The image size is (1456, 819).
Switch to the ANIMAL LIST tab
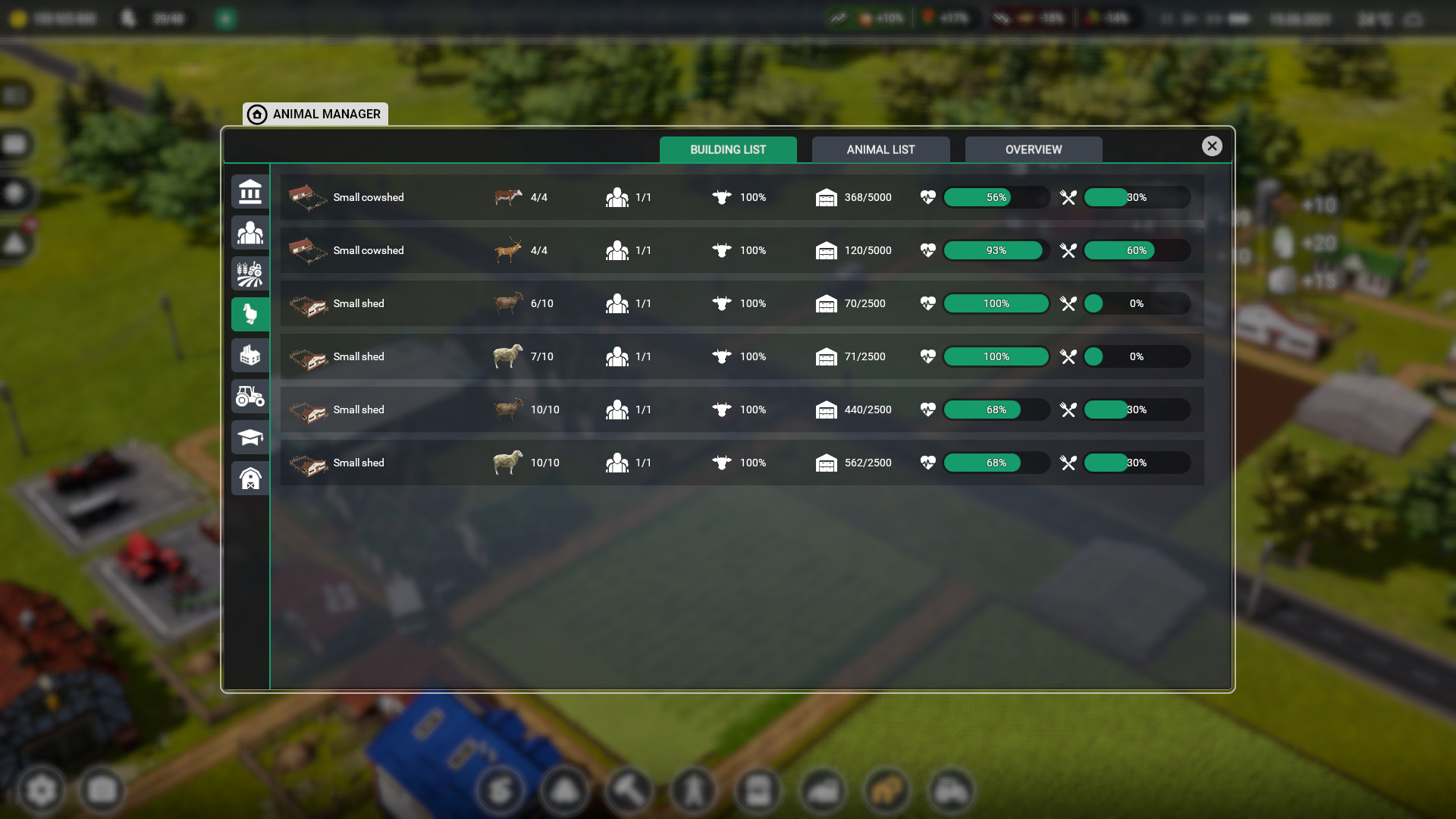tap(880, 149)
